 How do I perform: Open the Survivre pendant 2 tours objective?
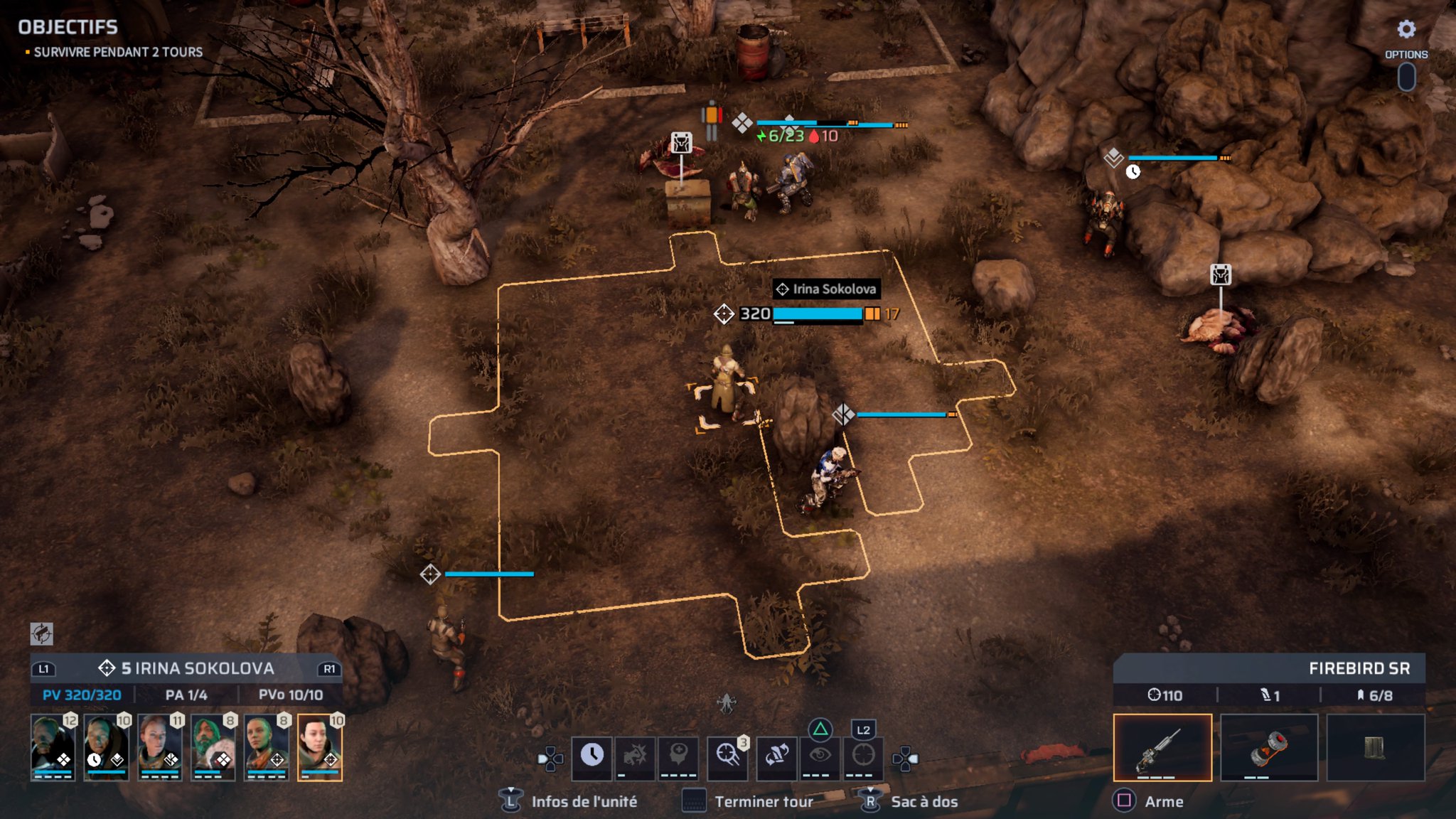click(x=118, y=53)
